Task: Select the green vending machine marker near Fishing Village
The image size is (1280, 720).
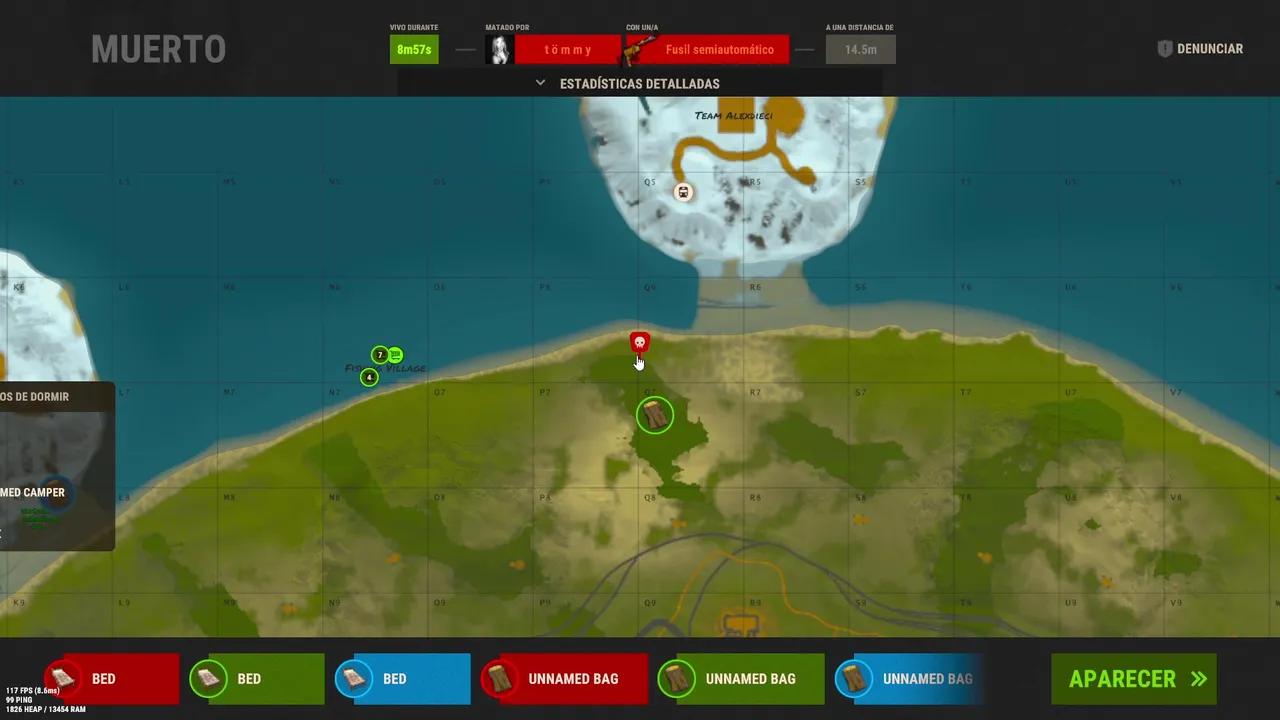Action: [x=395, y=354]
